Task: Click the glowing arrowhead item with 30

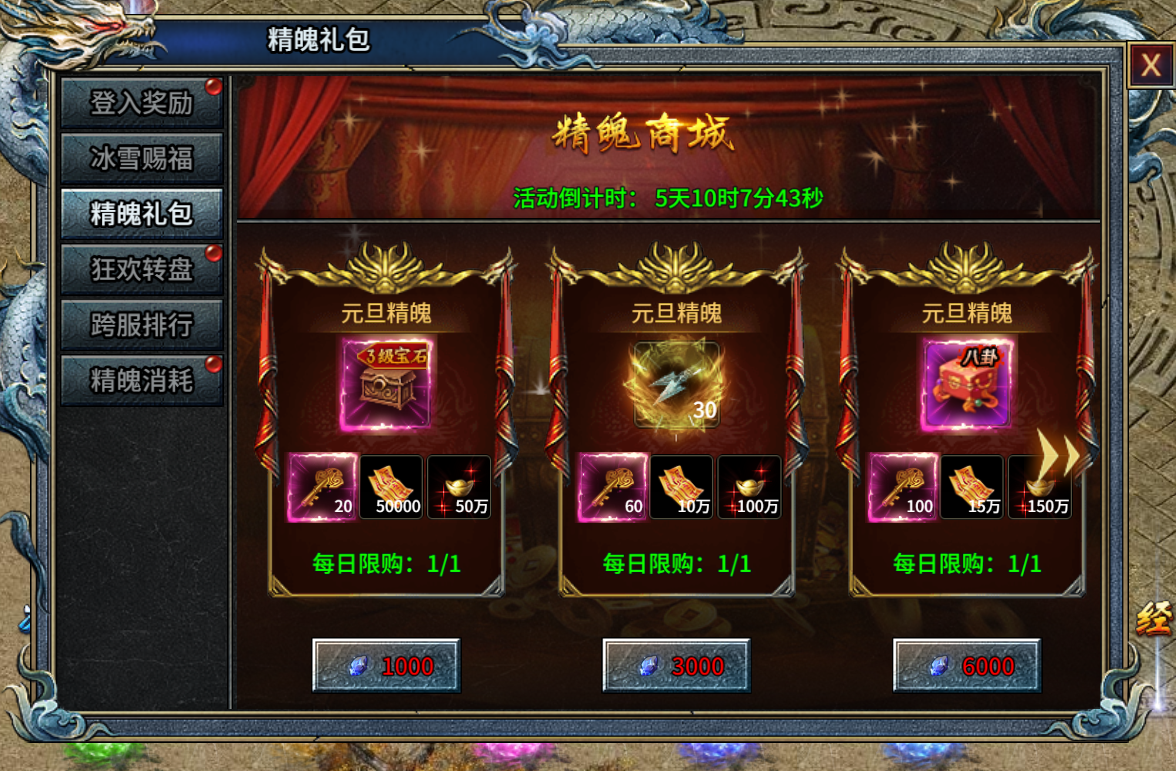Action: [x=676, y=385]
